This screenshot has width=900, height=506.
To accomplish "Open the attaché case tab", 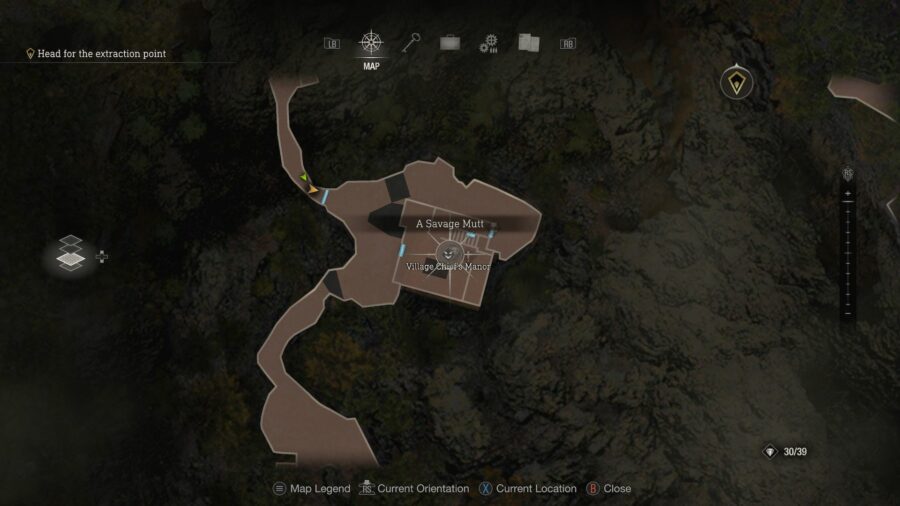I will (x=450, y=43).
